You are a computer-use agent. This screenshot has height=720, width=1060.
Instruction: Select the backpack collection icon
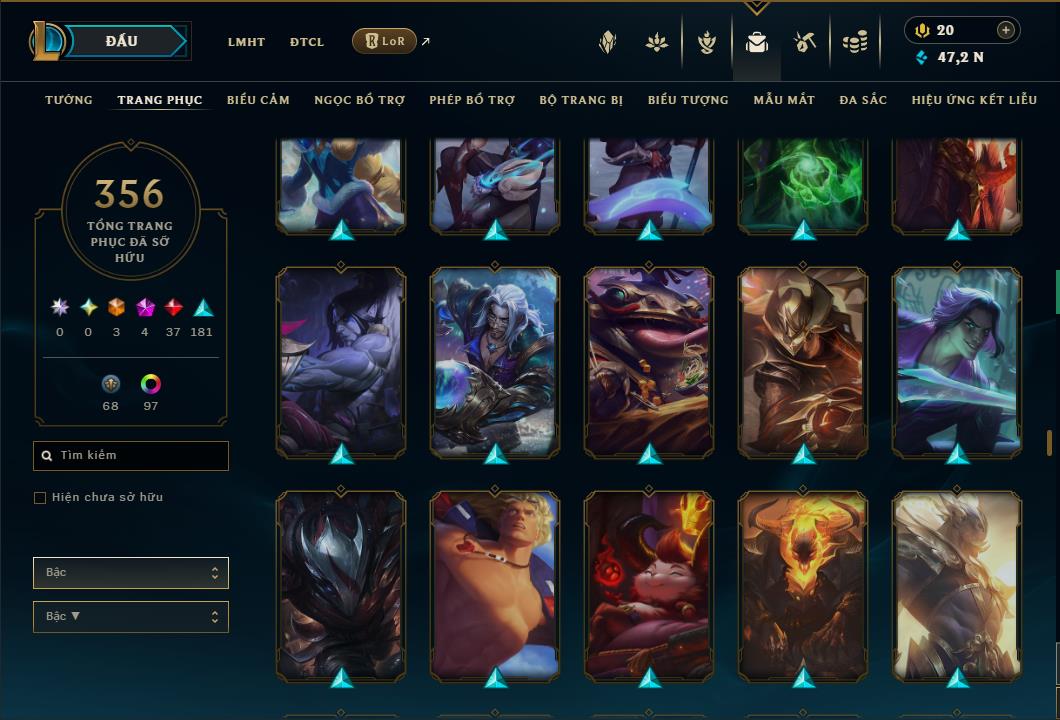pos(757,42)
